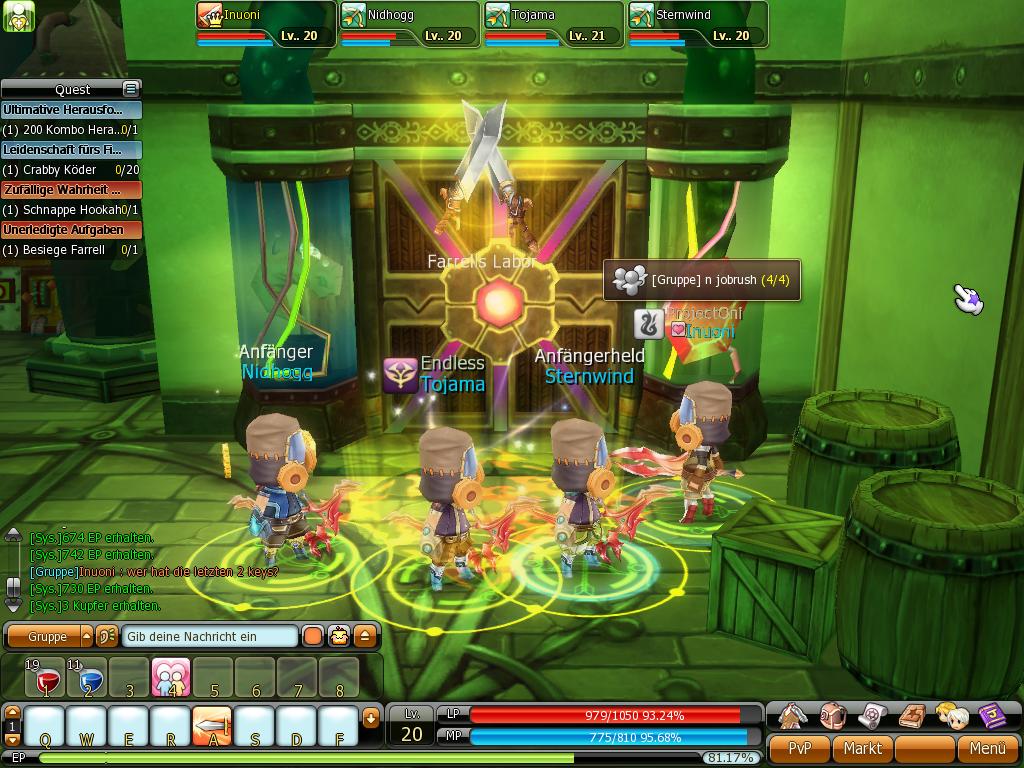Select party member Sternwind's frame
This screenshot has width=1024, height=768.
click(x=697, y=24)
